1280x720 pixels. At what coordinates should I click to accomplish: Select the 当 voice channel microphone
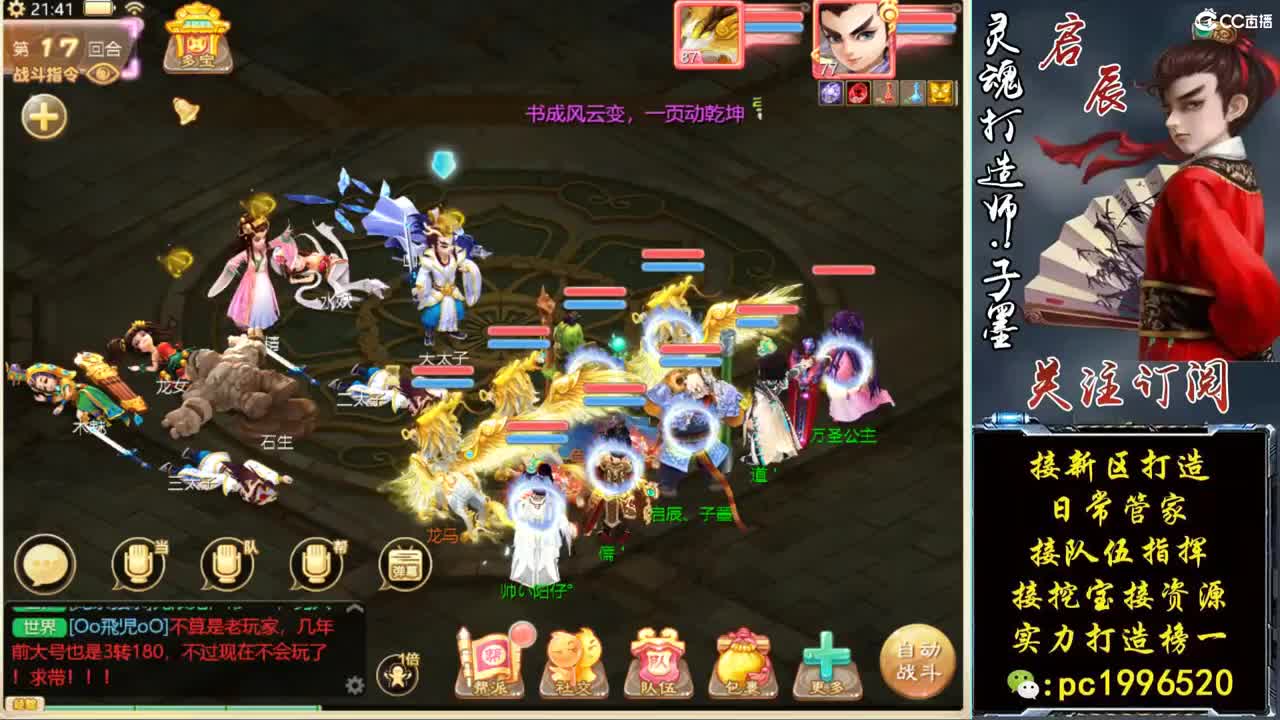click(137, 562)
